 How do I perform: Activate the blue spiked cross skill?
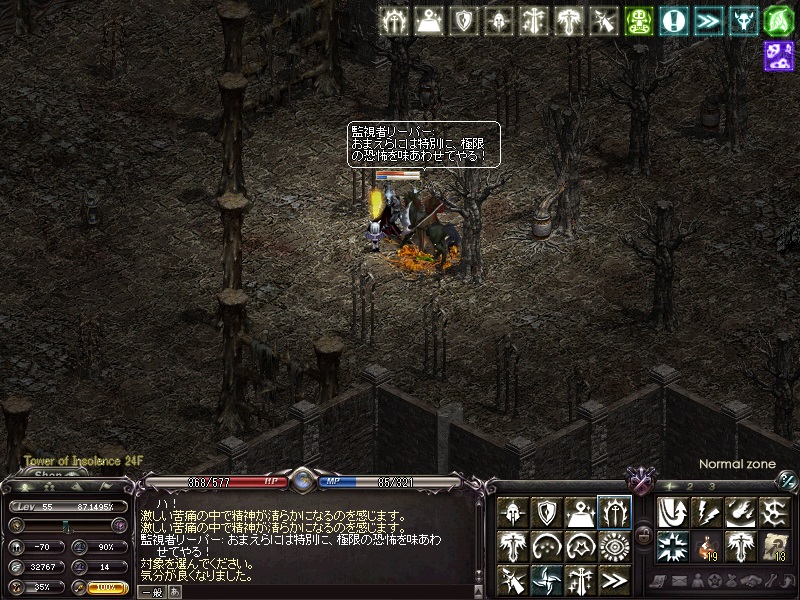(x=674, y=546)
